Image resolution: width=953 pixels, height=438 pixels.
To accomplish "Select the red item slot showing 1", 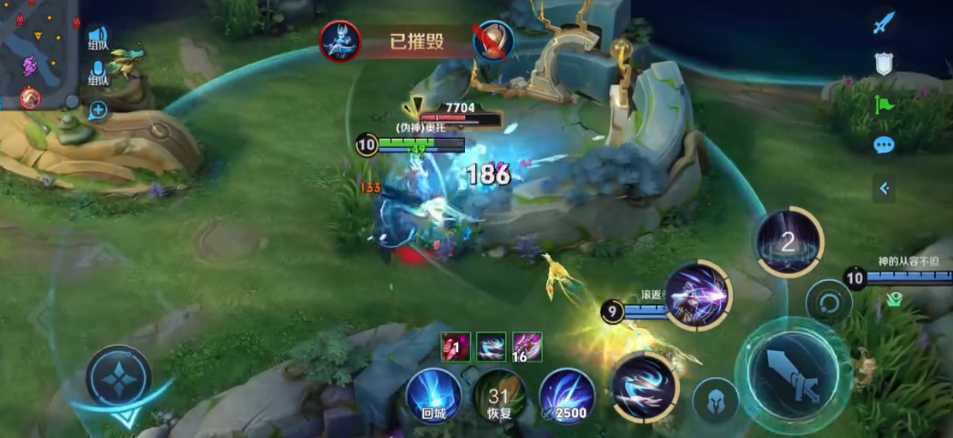I will click(x=455, y=347).
